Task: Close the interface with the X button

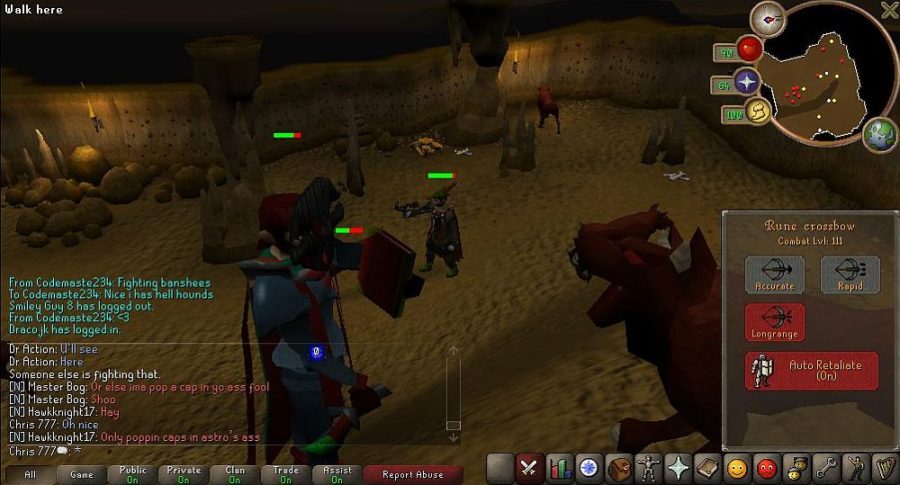Action: click(x=889, y=10)
